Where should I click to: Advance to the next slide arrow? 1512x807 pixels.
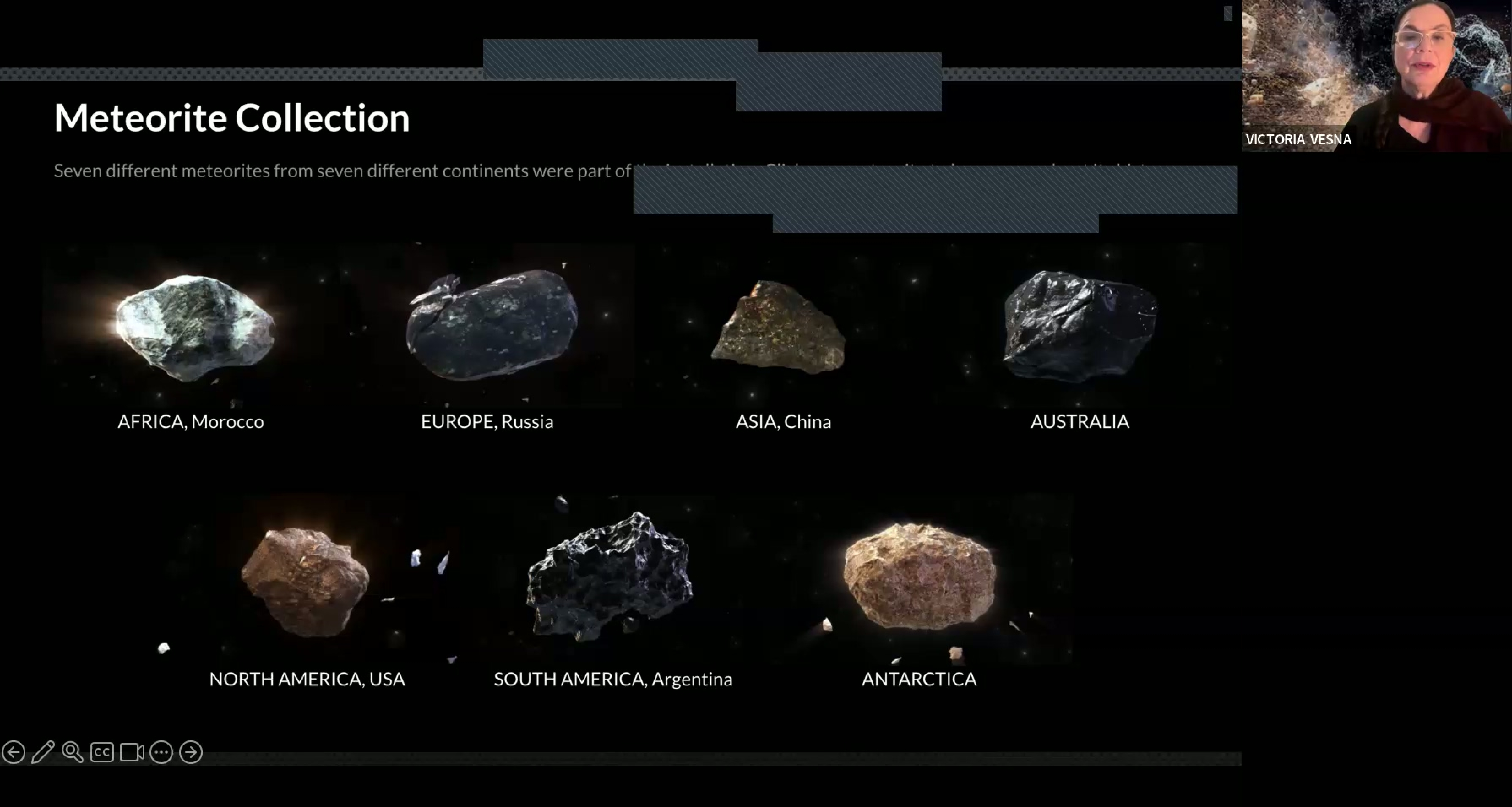[x=191, y=752]
